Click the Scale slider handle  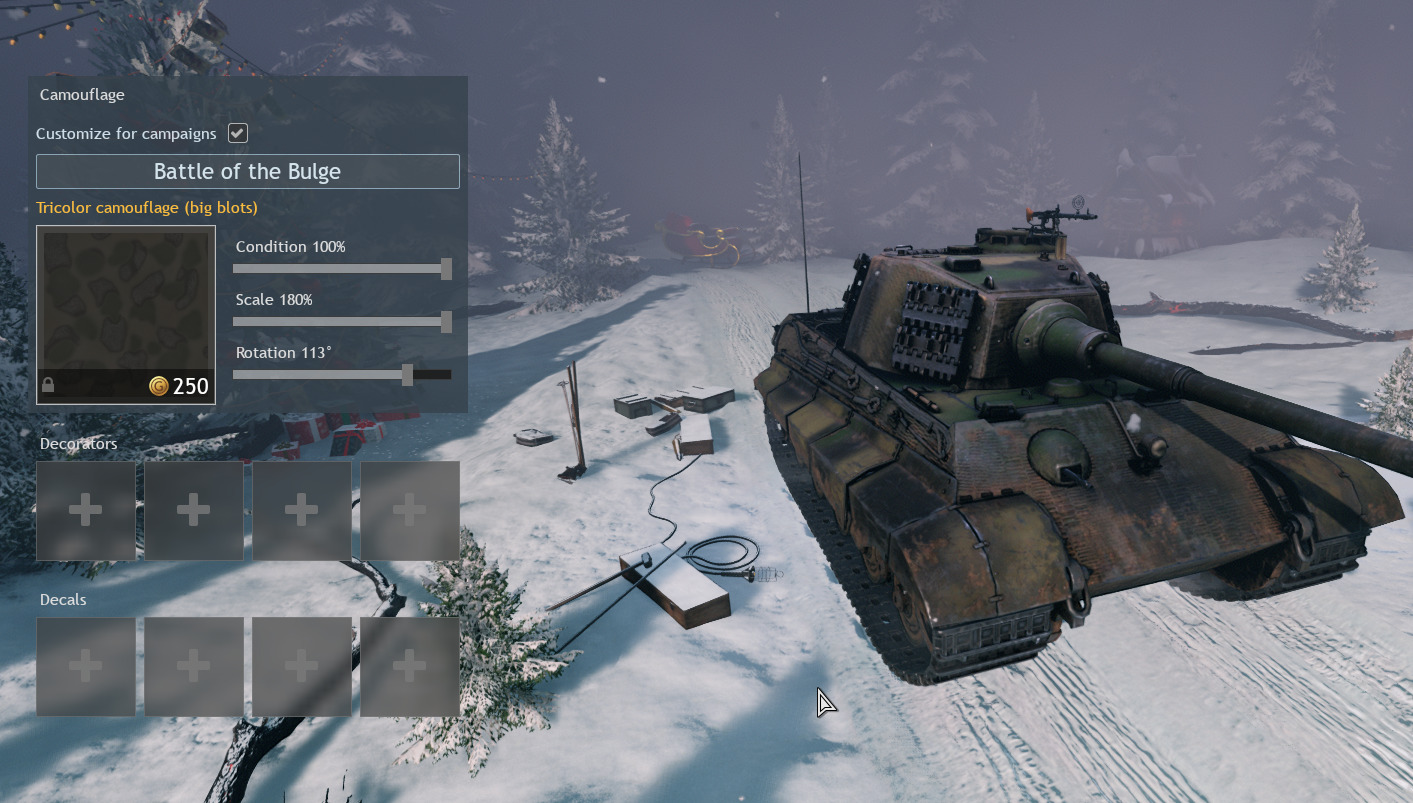click(x=446, y=322)
